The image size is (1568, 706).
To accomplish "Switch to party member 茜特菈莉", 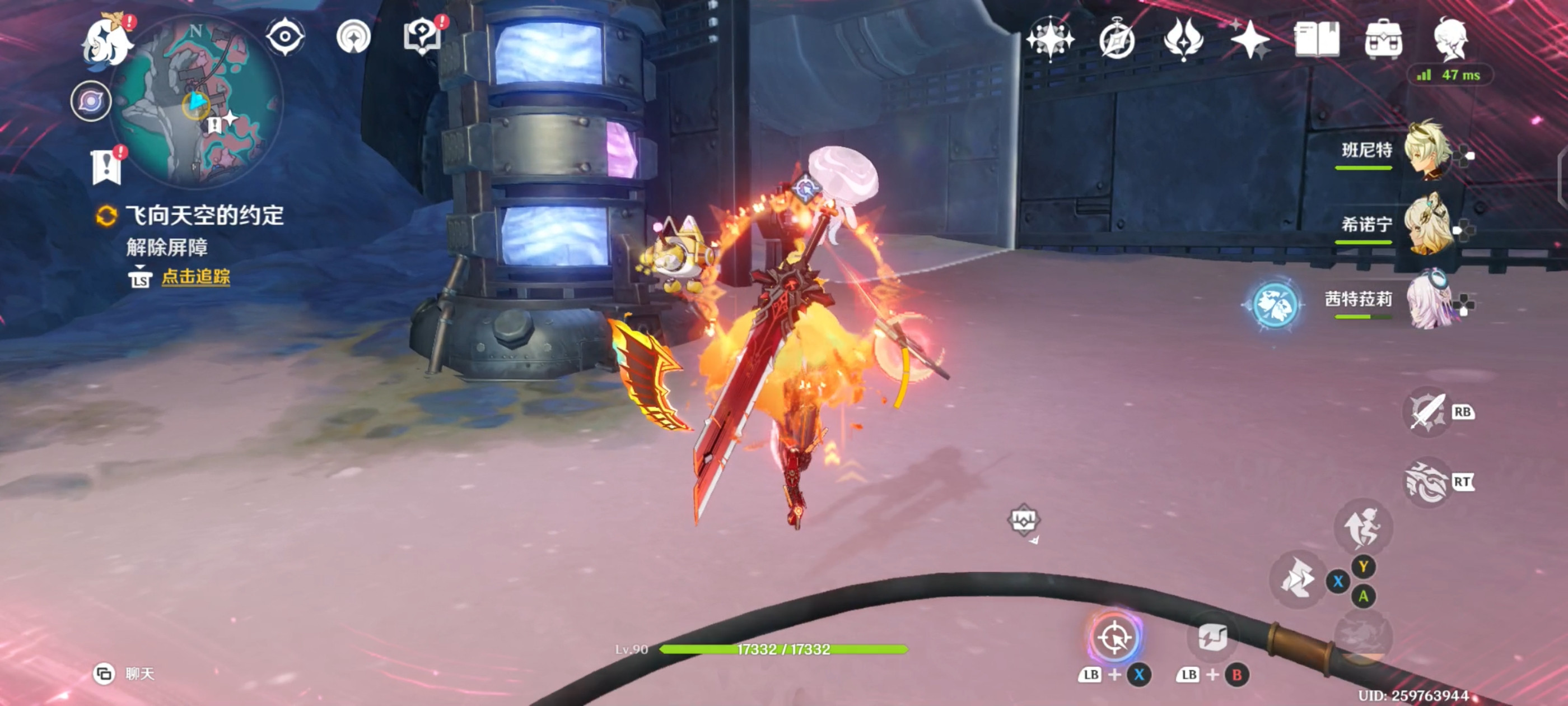I will [1426, 299].
